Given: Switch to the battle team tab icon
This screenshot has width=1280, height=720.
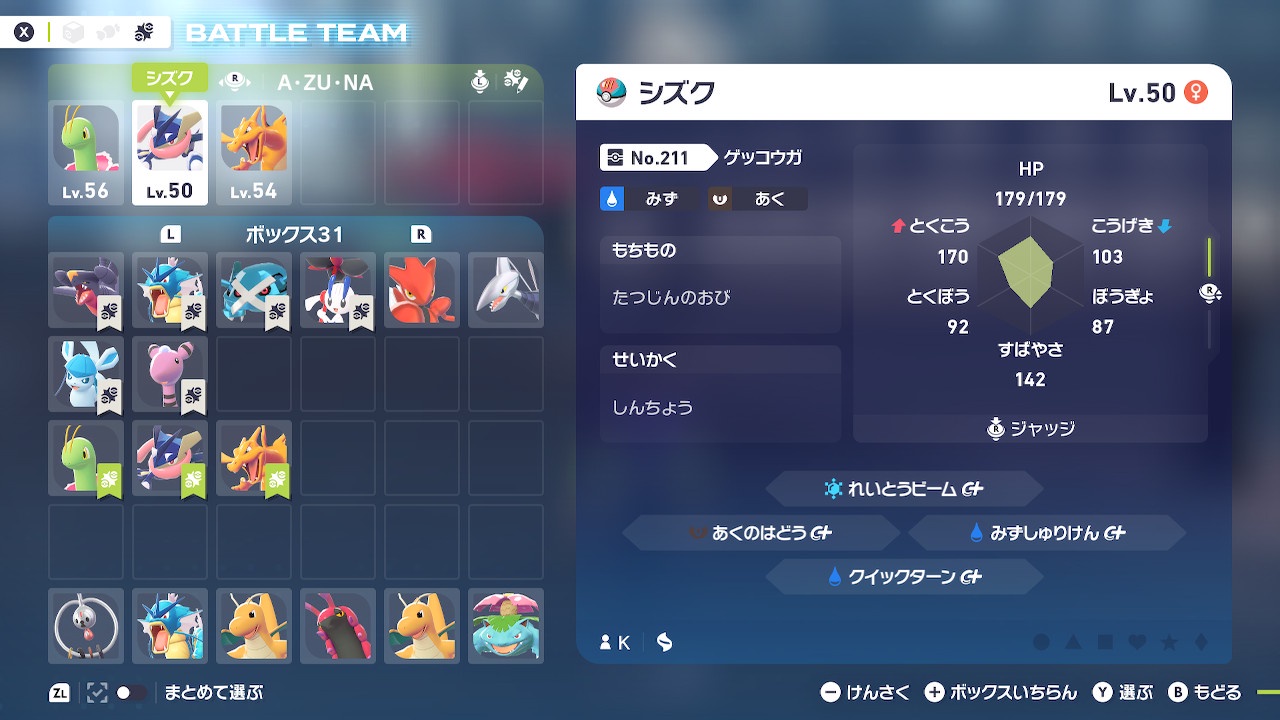Looking at the screenshot, I should [143, 32].
